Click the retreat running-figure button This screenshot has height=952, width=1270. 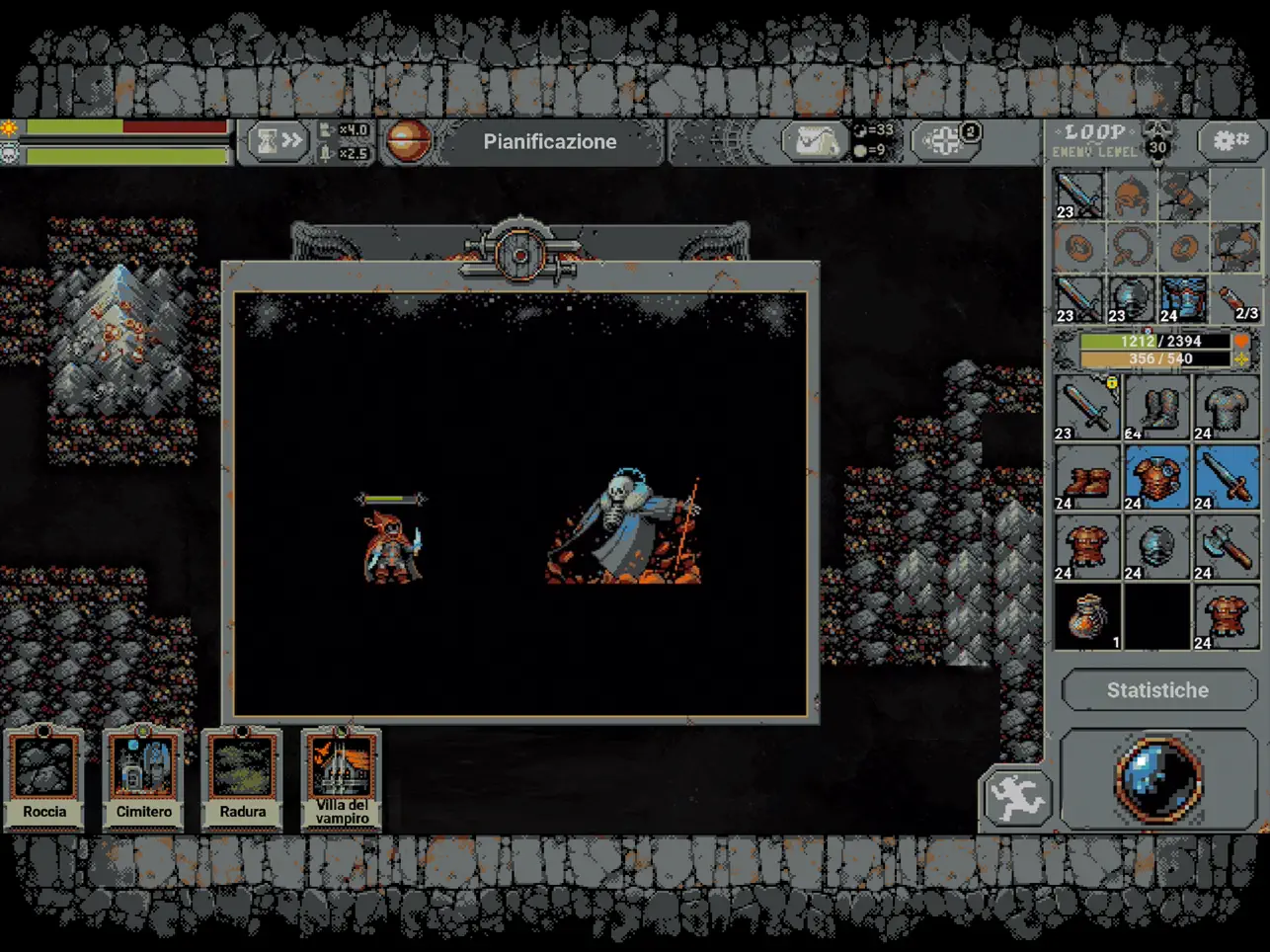[1016, 798]
